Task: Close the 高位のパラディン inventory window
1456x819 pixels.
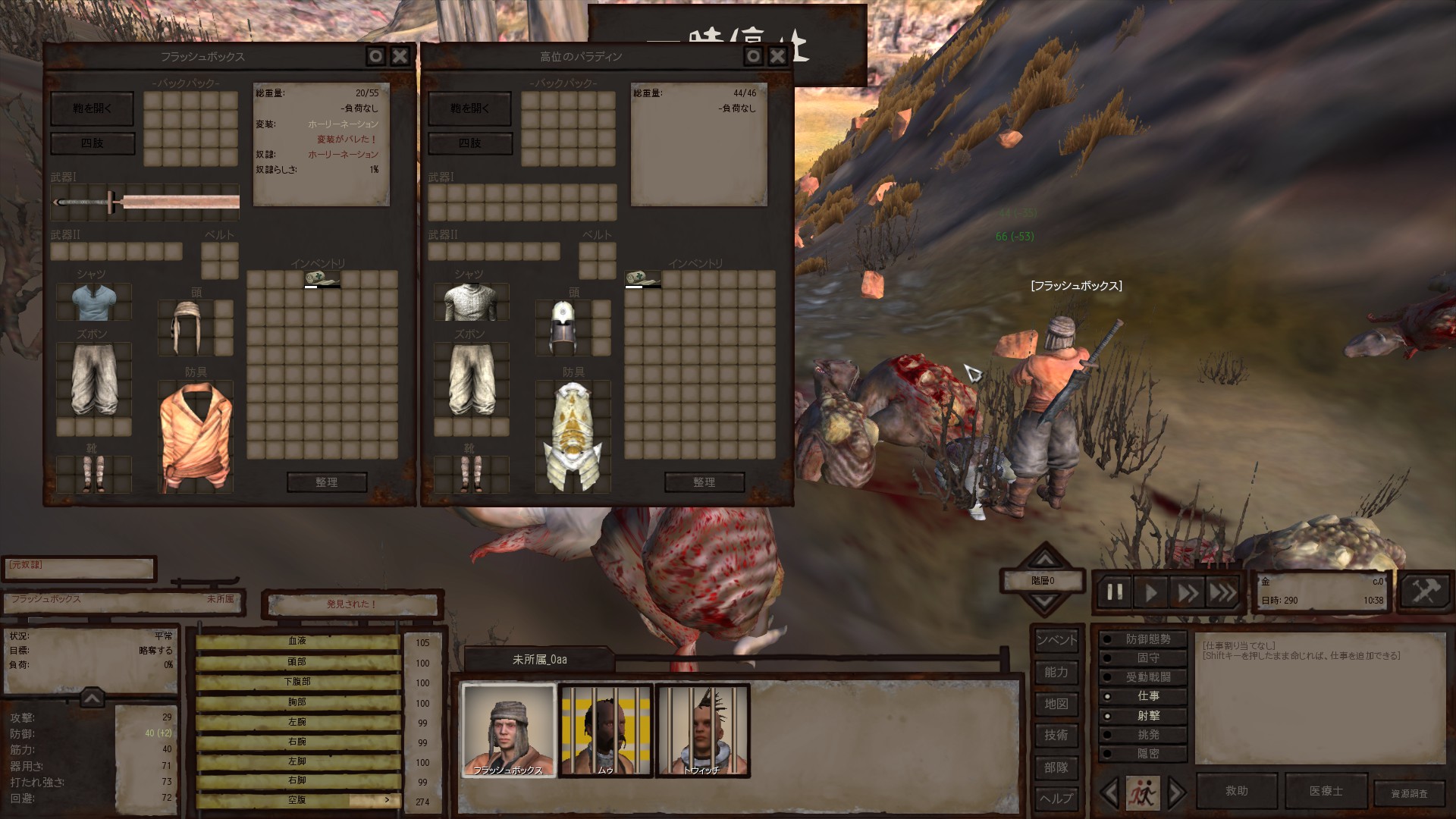Action: click(777, 56)
